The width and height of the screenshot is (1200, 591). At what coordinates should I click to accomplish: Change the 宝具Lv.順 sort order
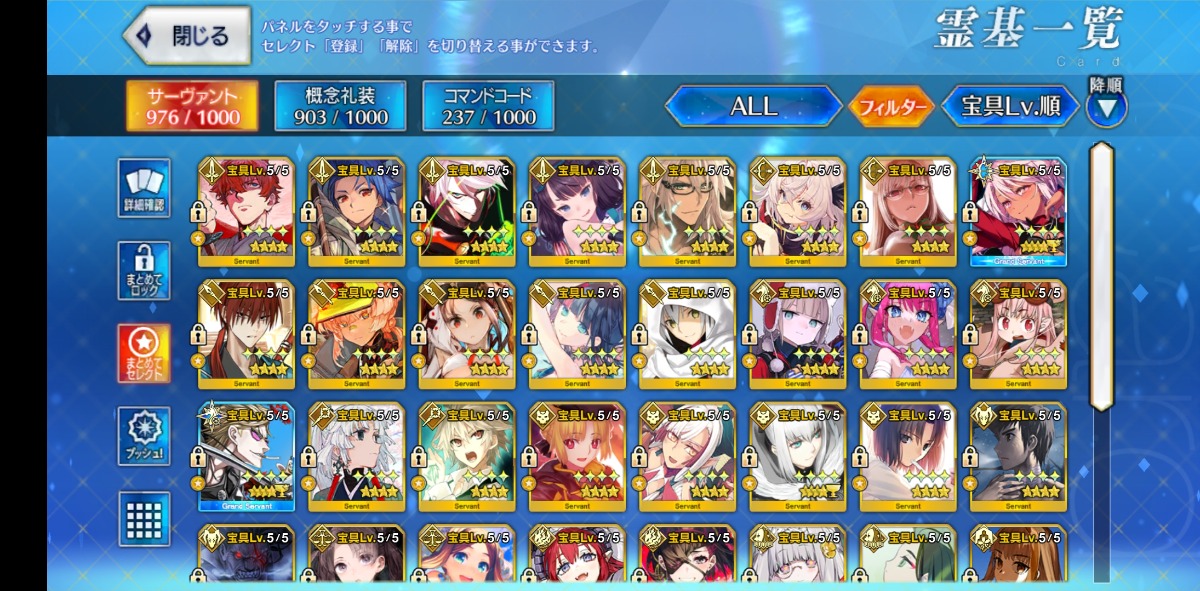click(x=1010, y=106)
